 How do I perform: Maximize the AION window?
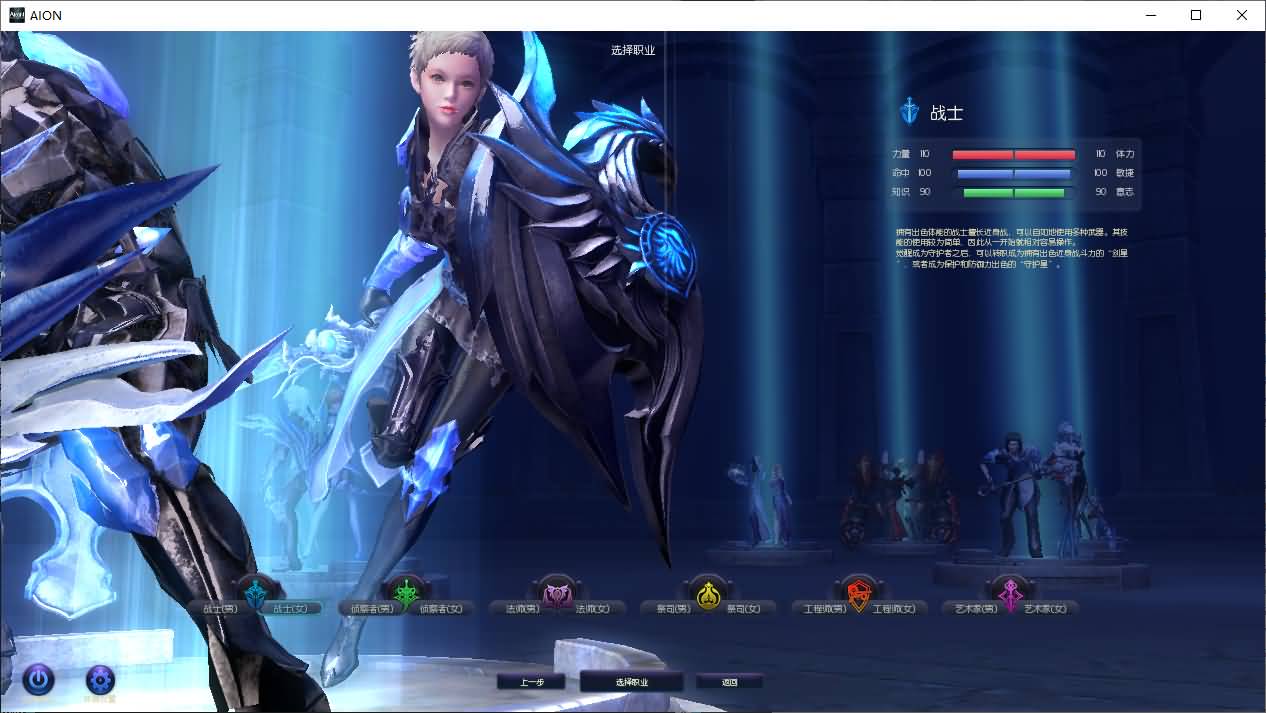pyautogui.click(x=1196, y=15)
